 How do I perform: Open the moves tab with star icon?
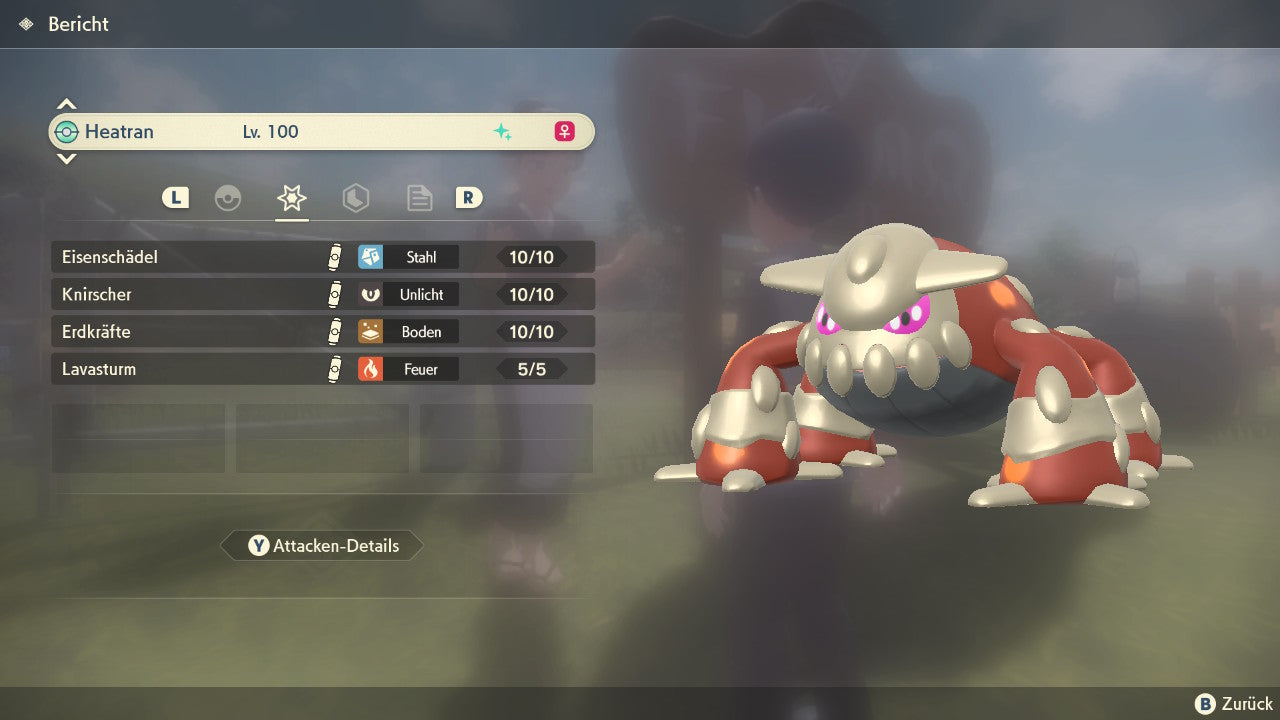(x=292, y=198)
